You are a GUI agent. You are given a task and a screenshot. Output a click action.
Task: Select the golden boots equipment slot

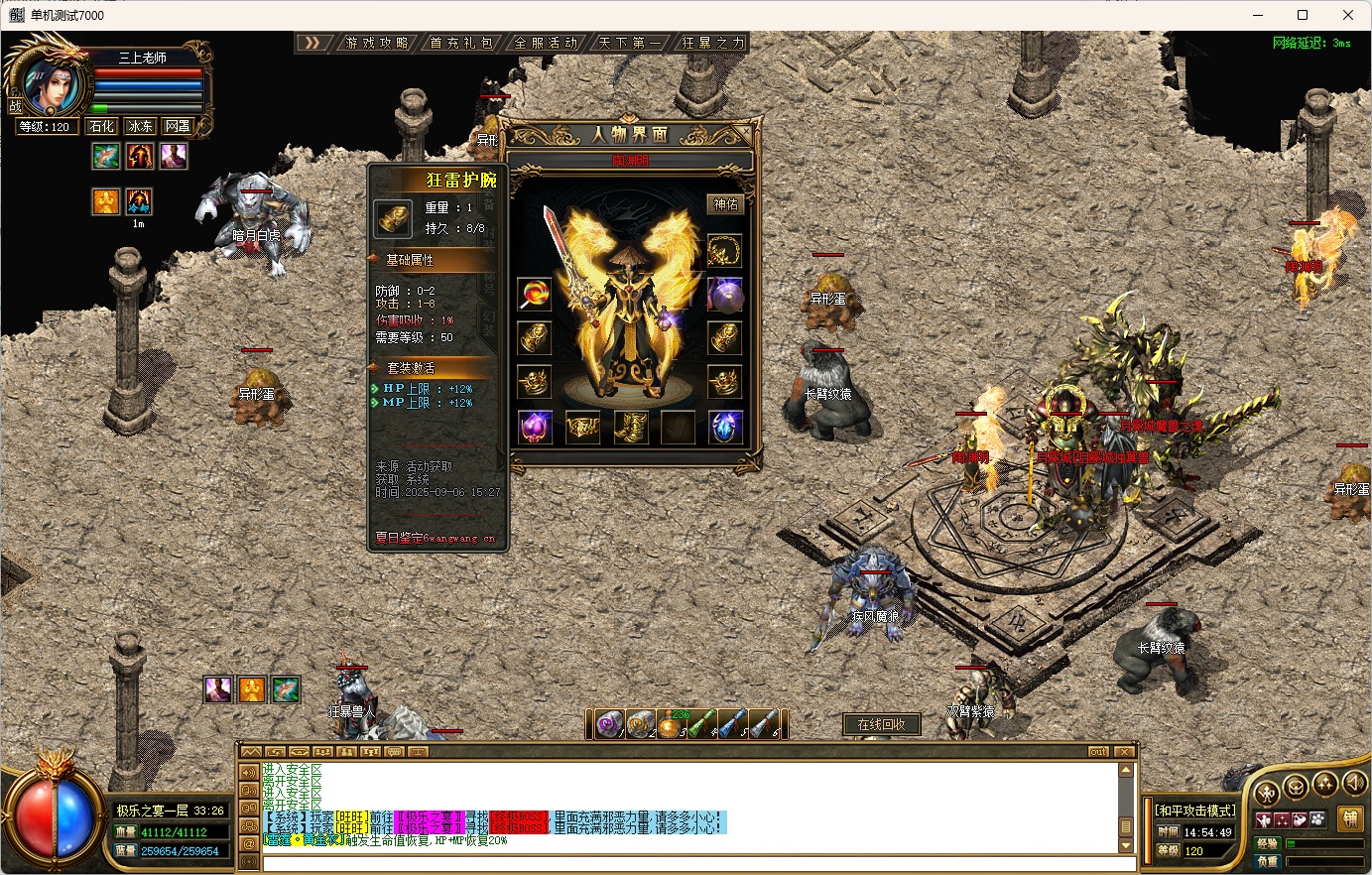click(630, 428)
